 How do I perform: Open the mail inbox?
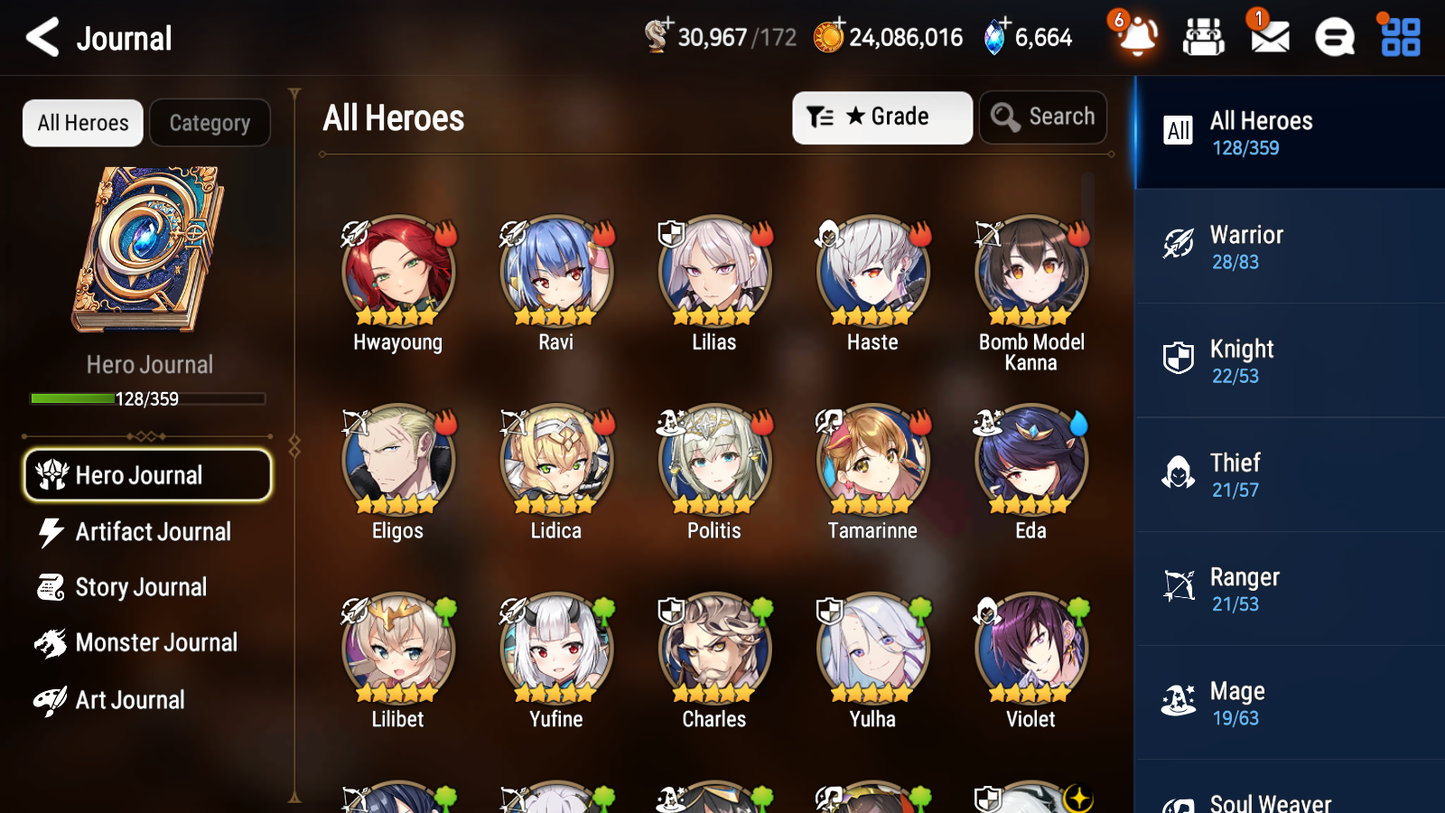1269,37
